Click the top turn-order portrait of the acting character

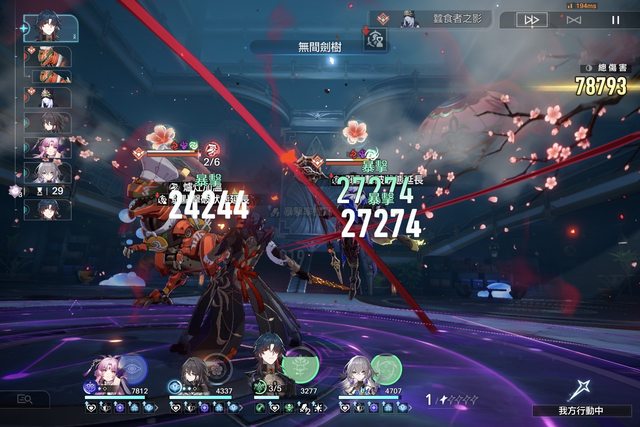(x=47, y=26)
